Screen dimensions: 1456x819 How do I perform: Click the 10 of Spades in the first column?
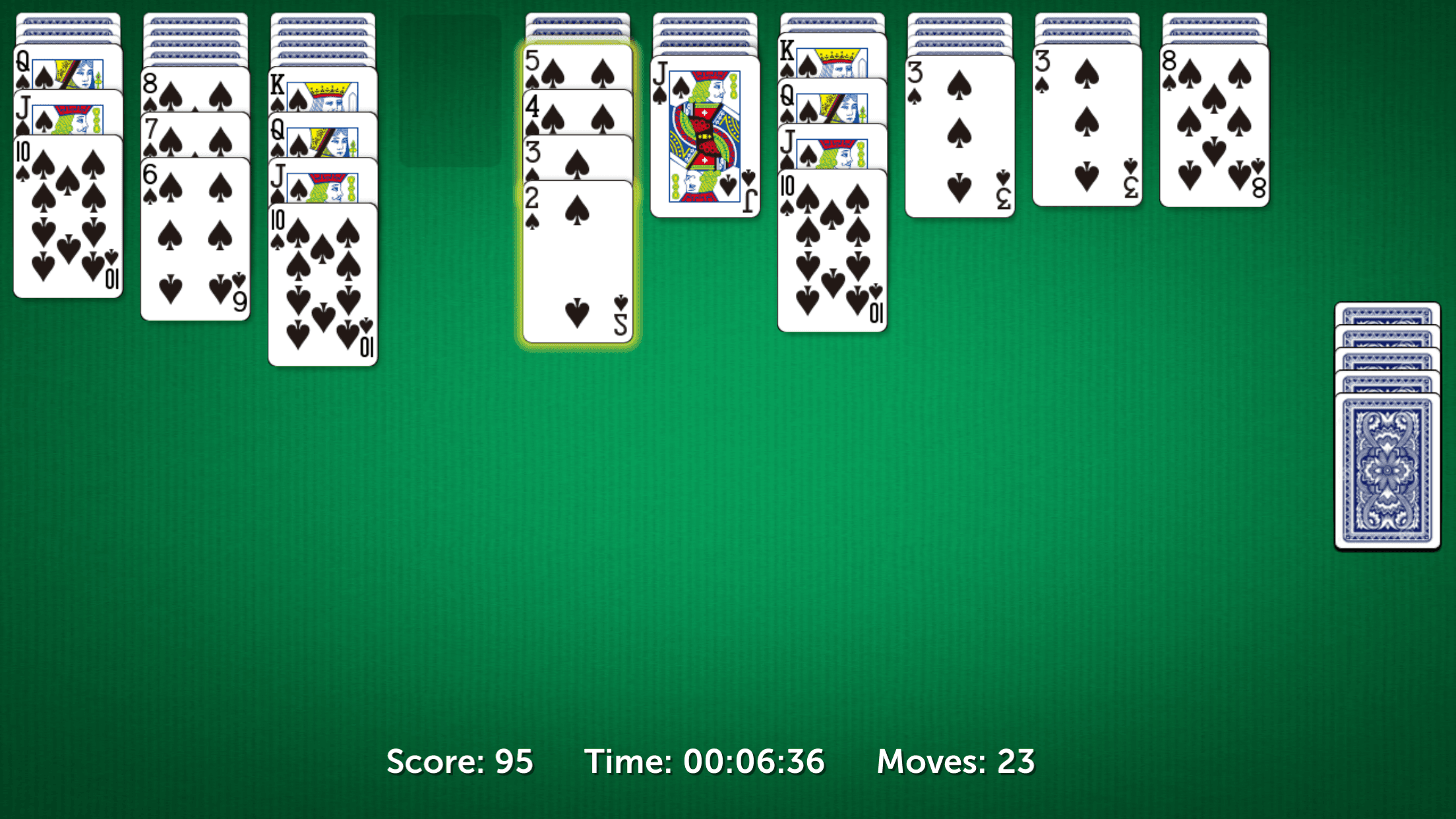[x=66, y=211]
